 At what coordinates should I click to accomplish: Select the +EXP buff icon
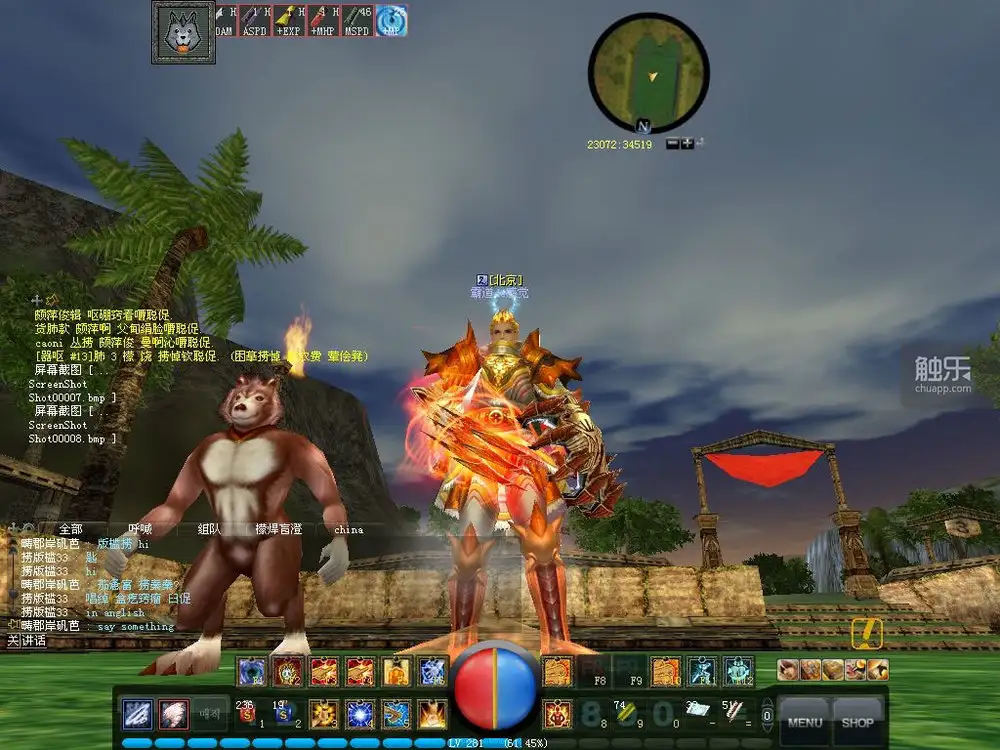tap(289, 20)
